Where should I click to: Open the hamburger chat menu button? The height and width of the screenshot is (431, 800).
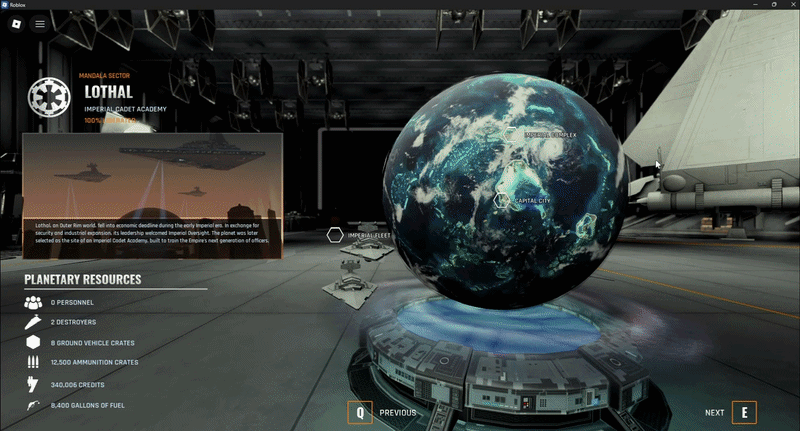[40, 23]
